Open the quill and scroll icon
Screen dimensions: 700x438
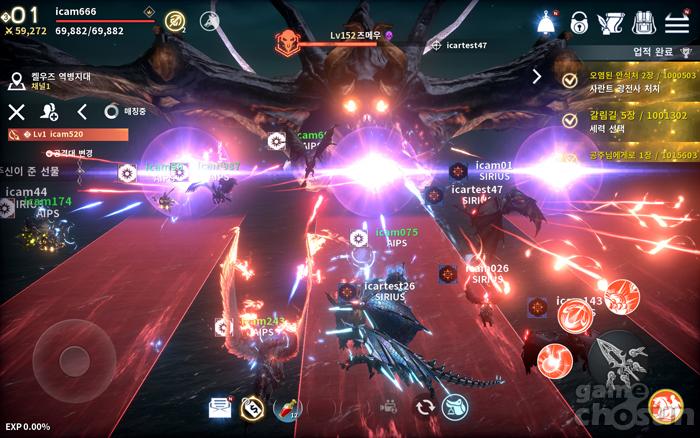[611, 21]
